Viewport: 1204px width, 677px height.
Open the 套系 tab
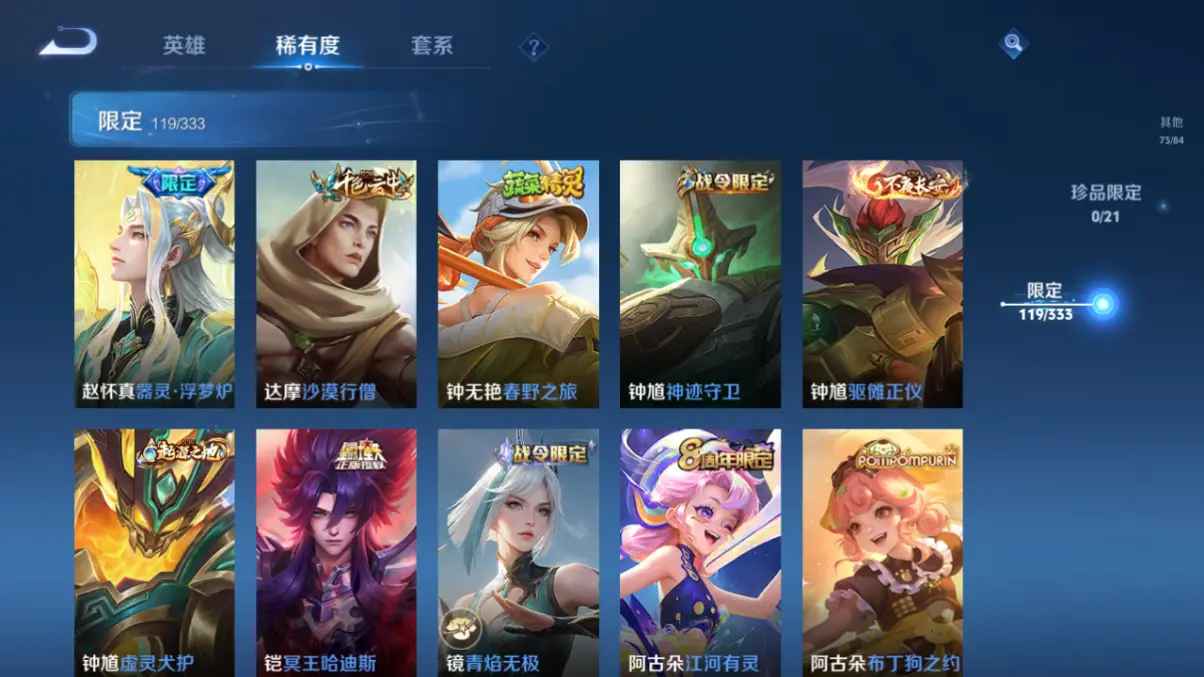(x=432, y=46)
